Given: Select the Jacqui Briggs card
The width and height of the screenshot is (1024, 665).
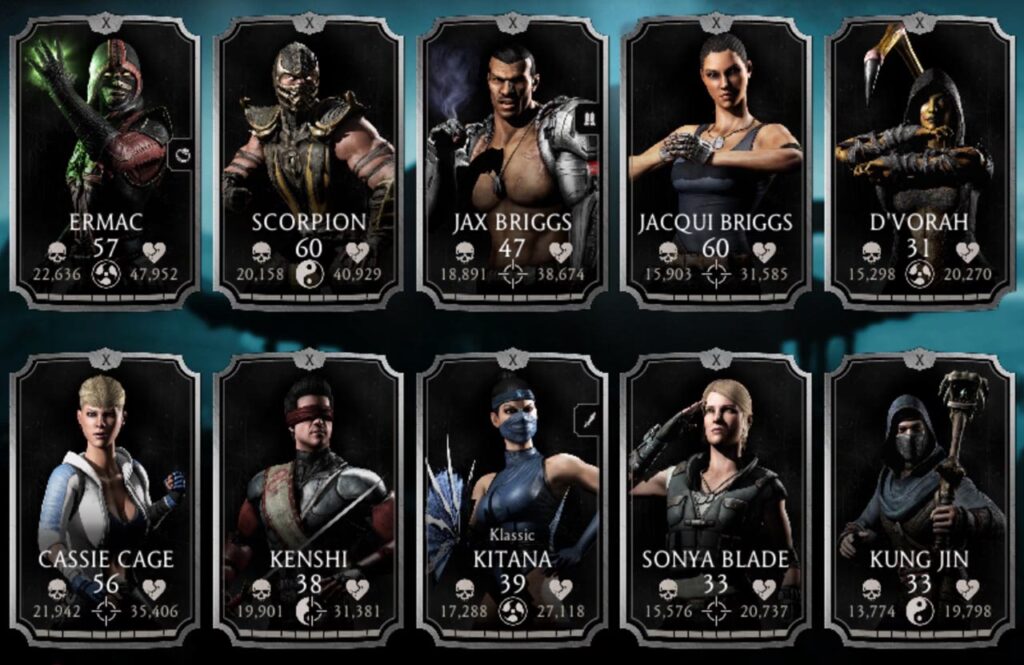Looking at the screenshot, I should (x=716, y=160).
